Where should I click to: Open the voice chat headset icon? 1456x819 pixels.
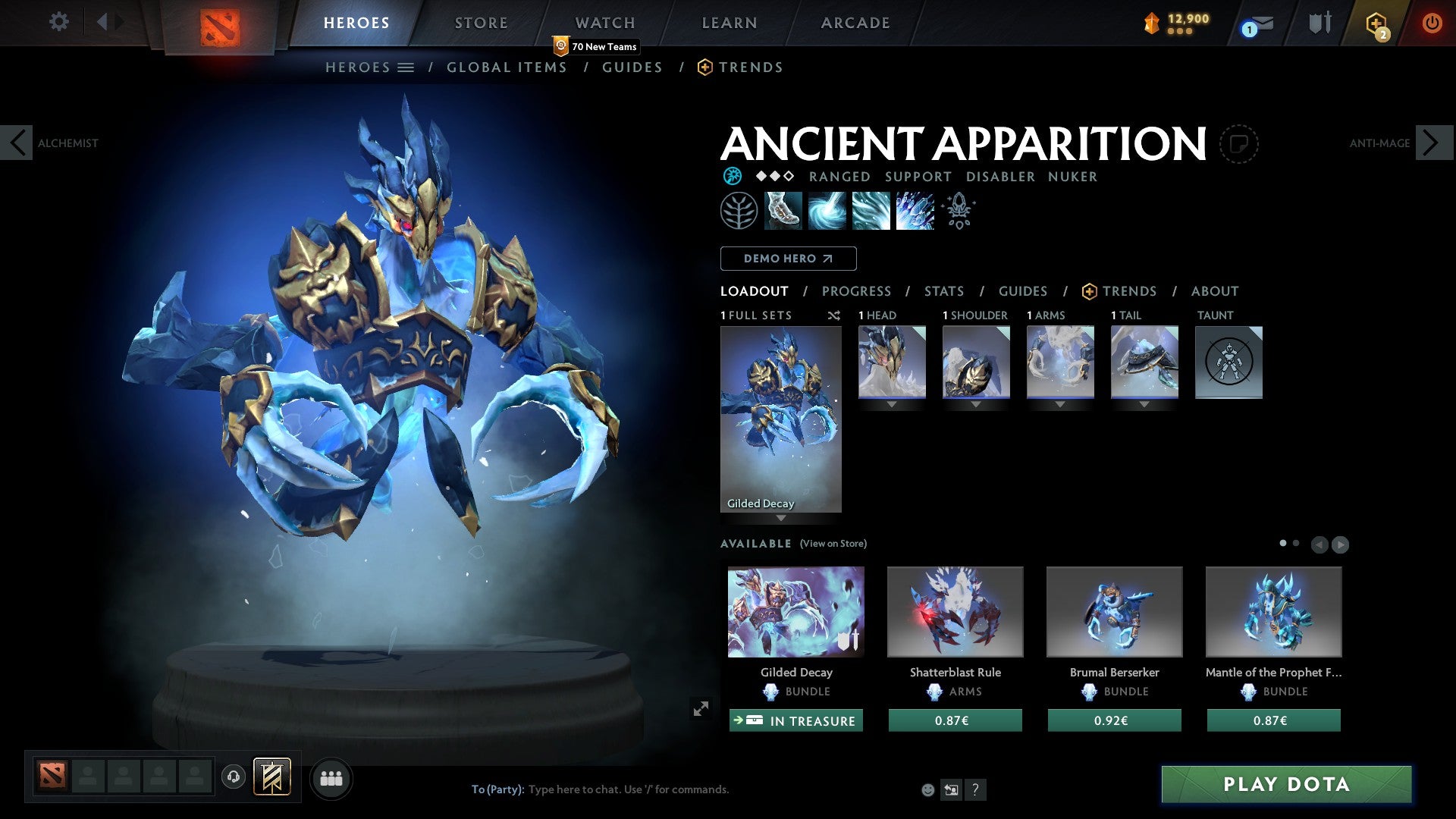[234, 777]
